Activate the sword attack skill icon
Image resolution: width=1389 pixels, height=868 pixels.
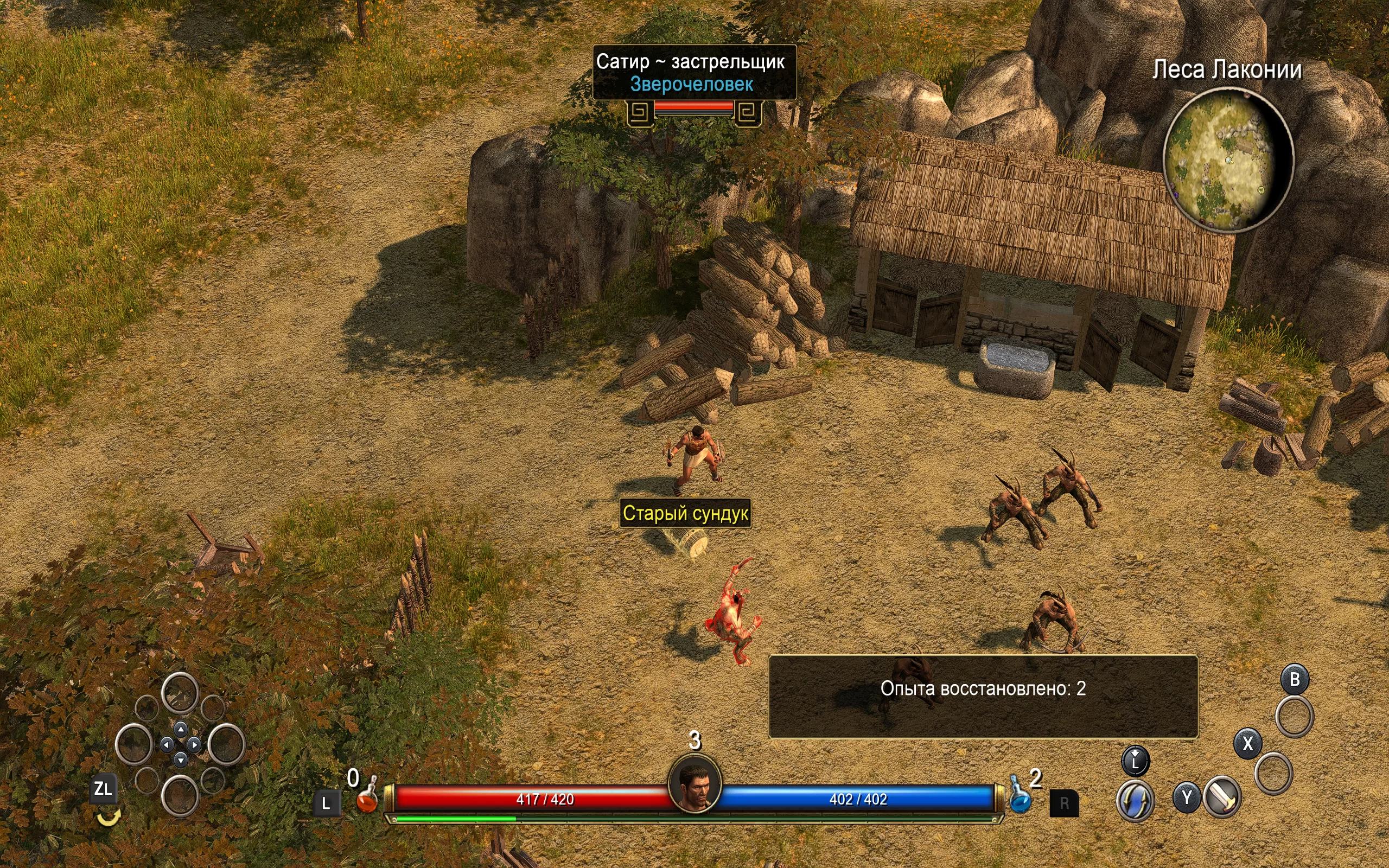coord(1222,797)
